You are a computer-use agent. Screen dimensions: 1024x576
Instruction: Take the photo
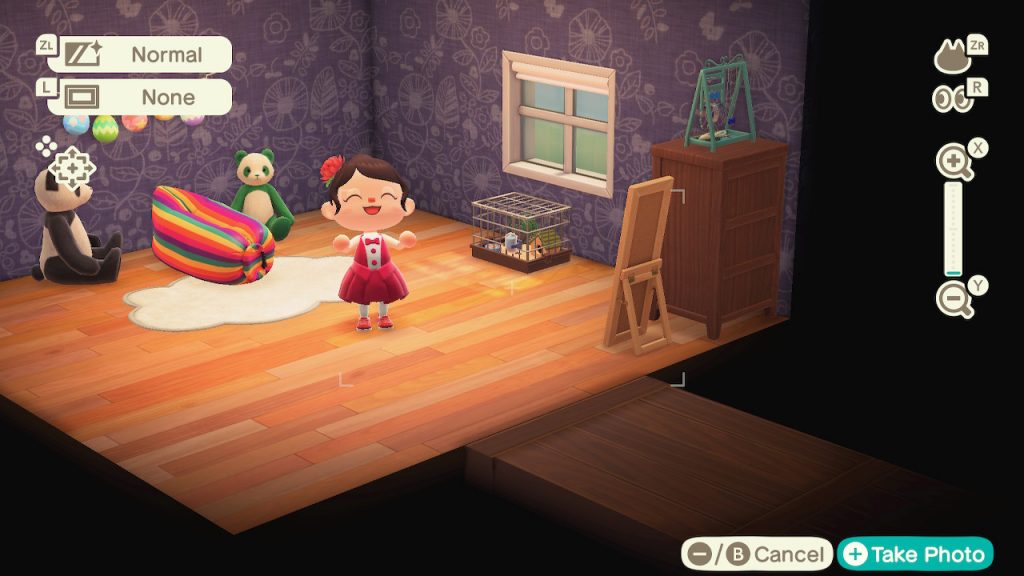pyautogui.click(x=915, y=554)
